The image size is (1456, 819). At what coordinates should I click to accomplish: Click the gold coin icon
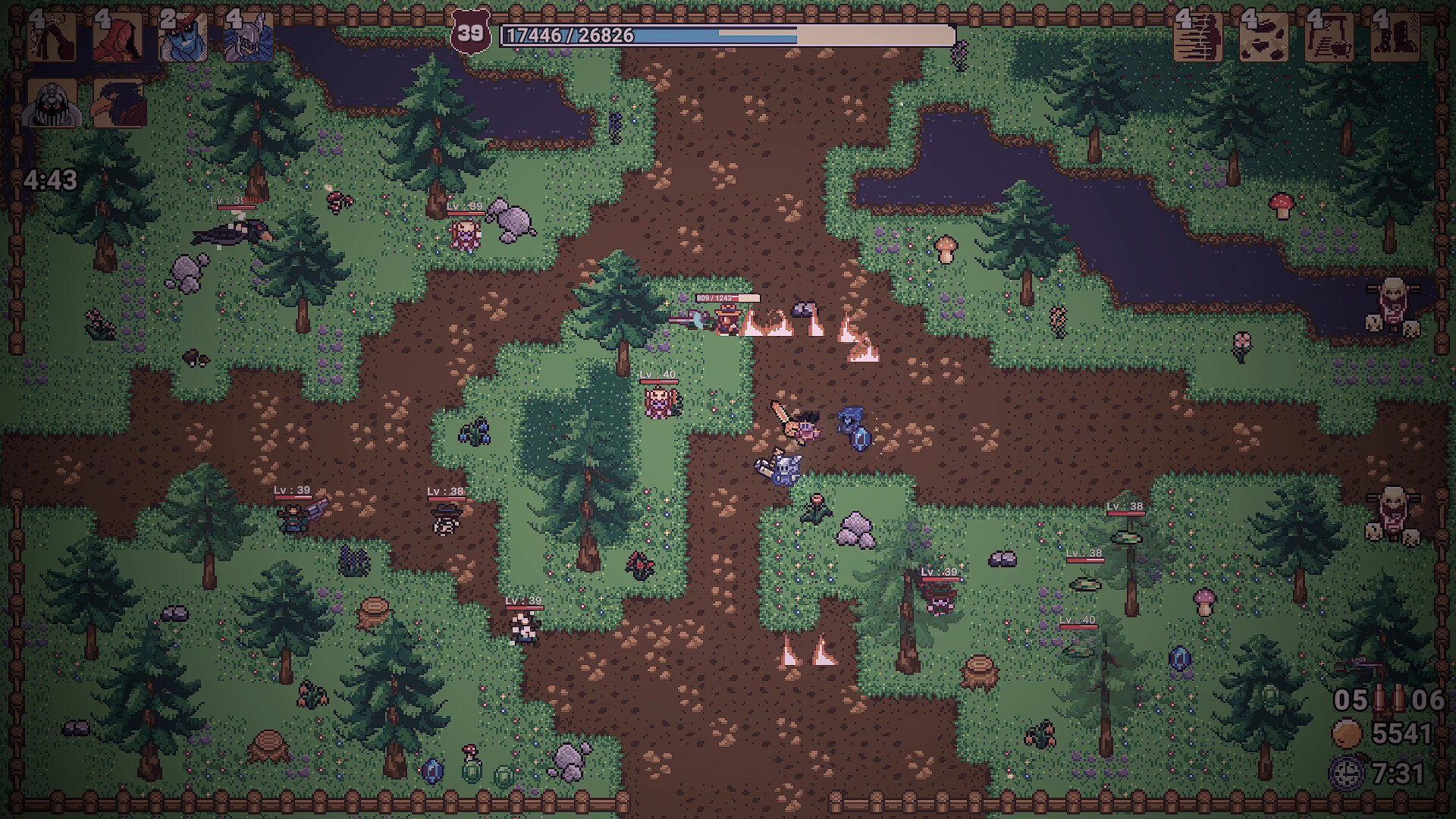1348,733
